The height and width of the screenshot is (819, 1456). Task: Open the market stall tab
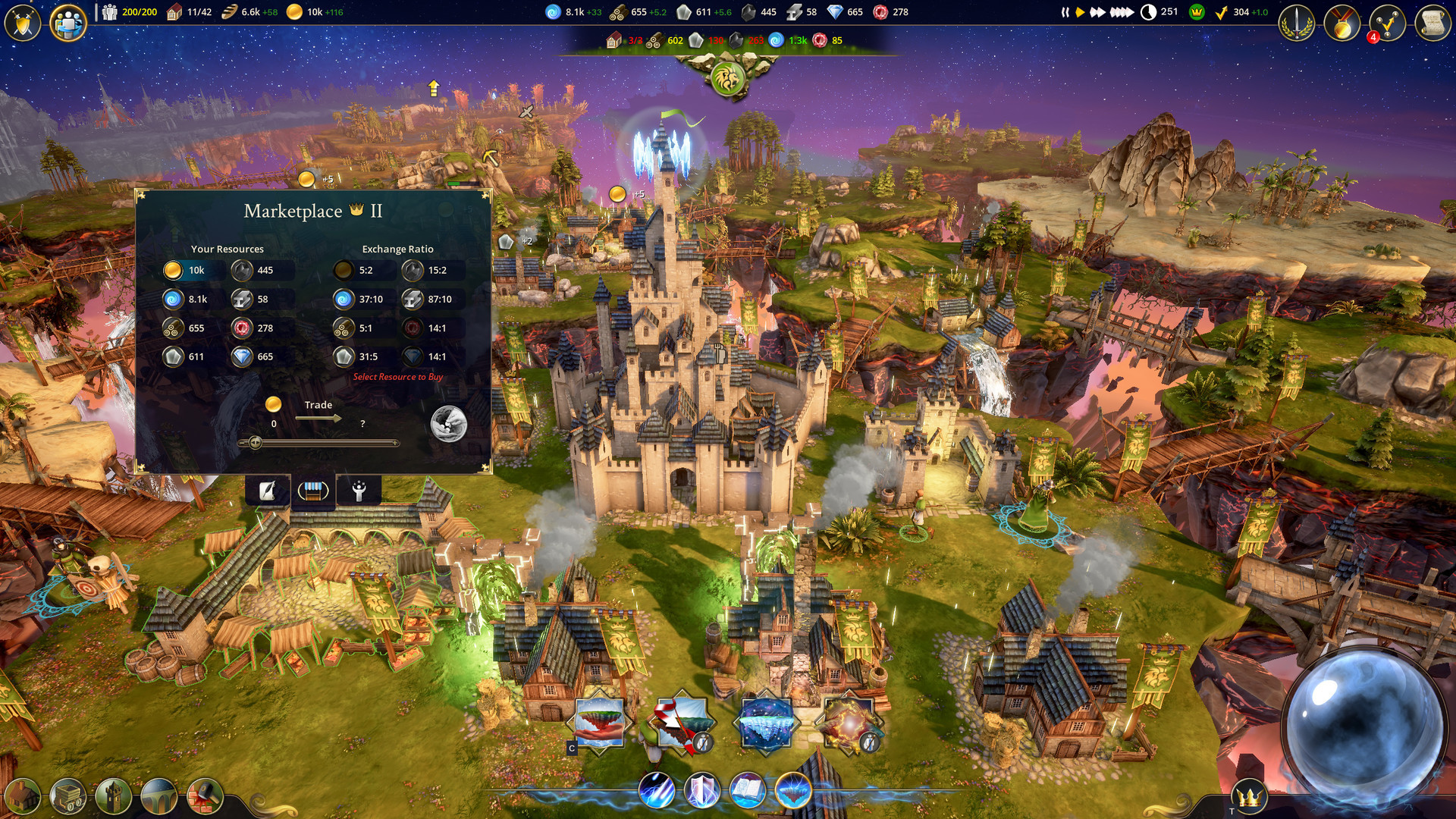(x=312, y=491)
